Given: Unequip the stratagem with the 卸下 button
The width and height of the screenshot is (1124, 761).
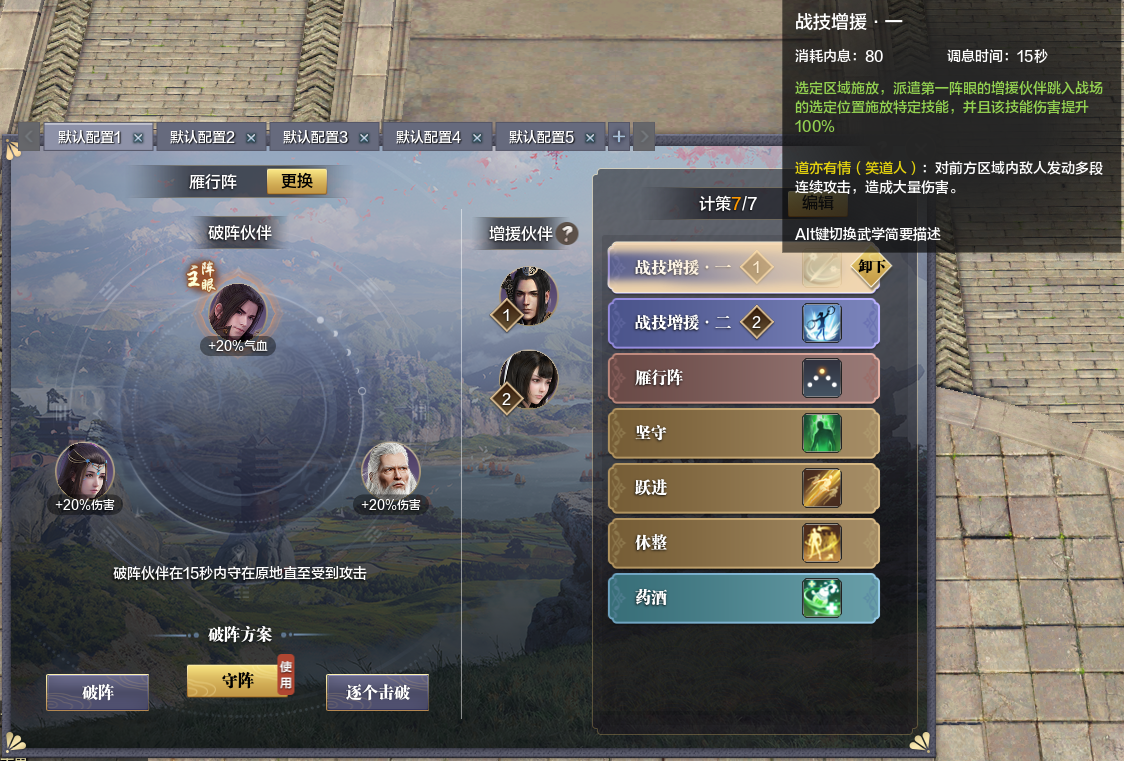Looking at the screenshot, I should [870, 267].
